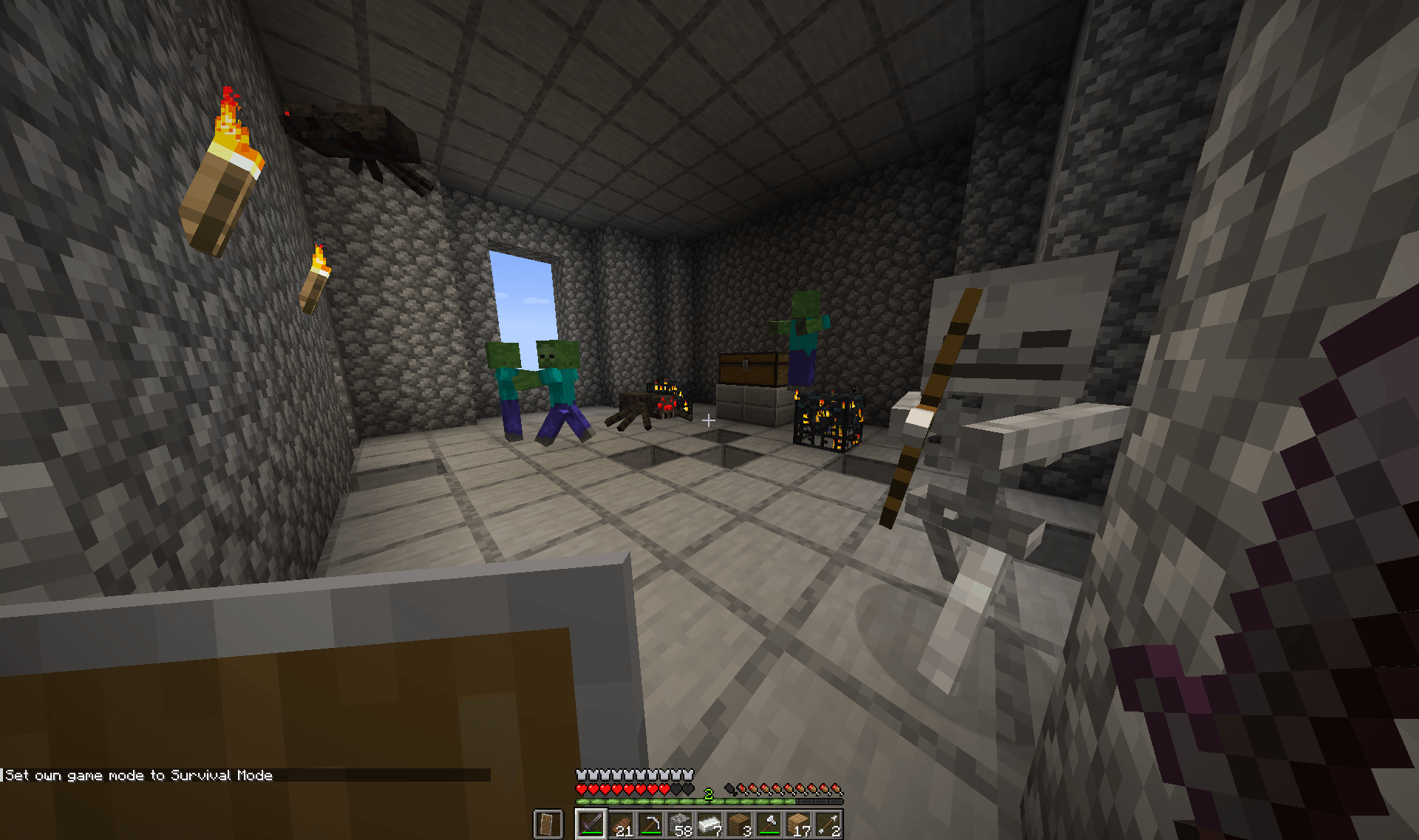Select the iron ingot stack of 7
Viewport: 1419px width, 840px height.
click(x=709, y=822)
